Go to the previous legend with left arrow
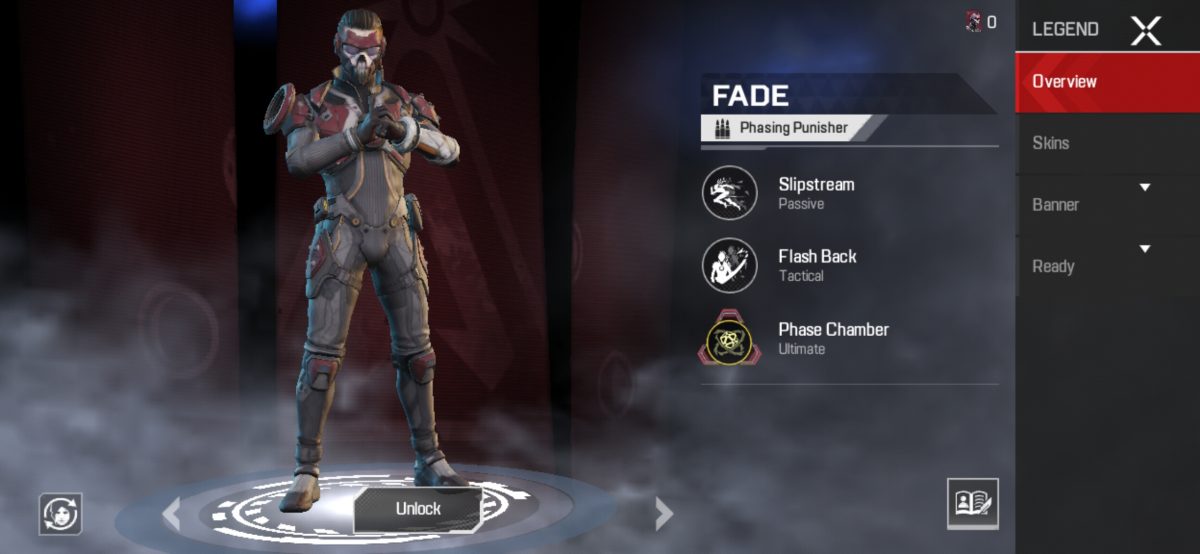1200x554 pixels. pyautogui.click(x=172, y=513)
